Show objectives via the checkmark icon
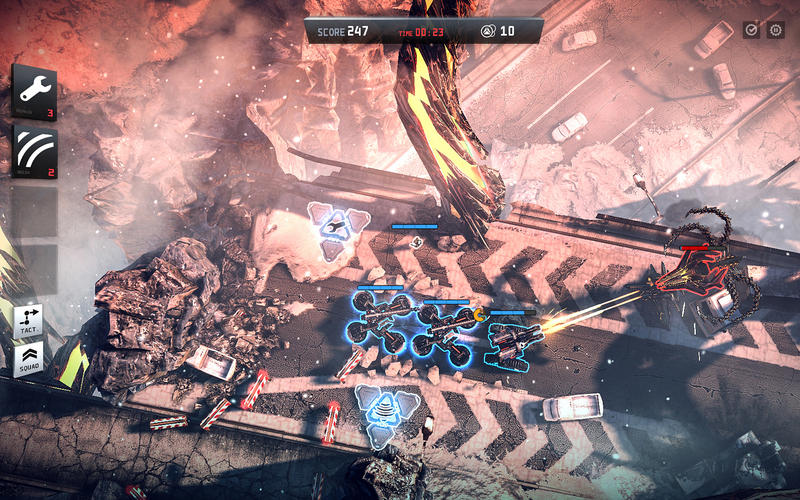Image resolution: width=800 pixels, height=500 pixels. (751, 30)
